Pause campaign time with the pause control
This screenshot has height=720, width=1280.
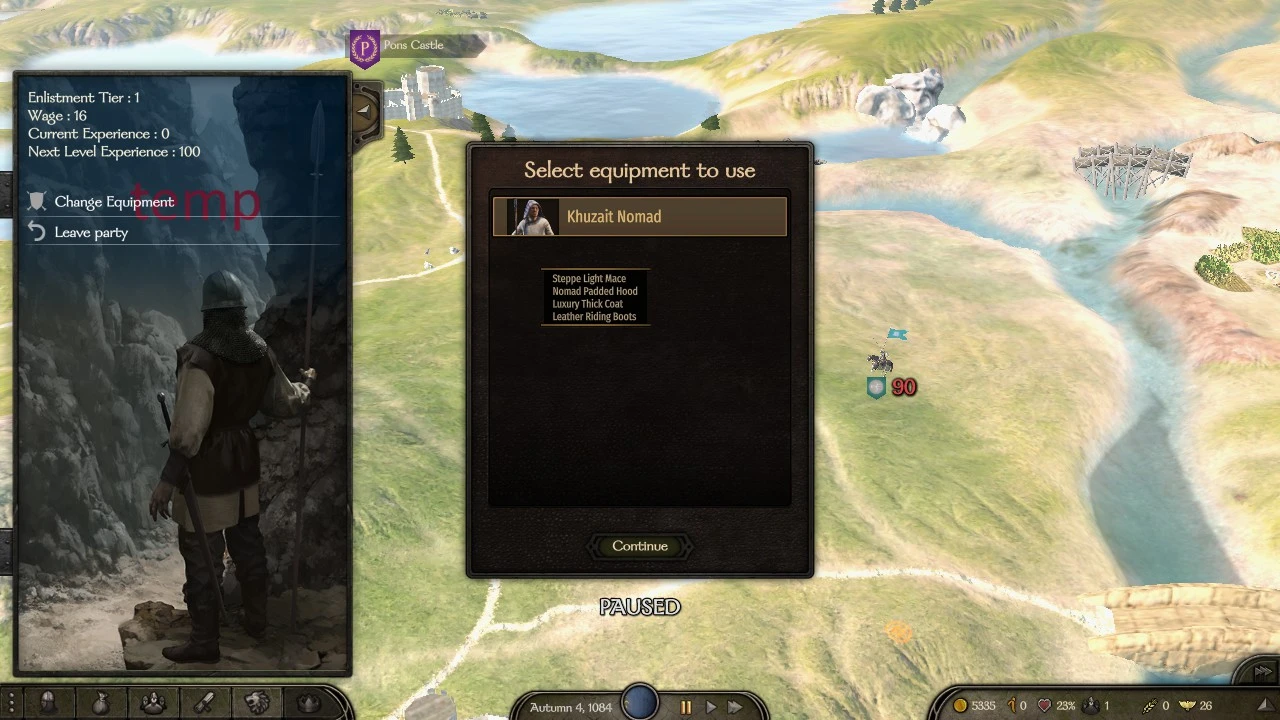tap(686, 706)
